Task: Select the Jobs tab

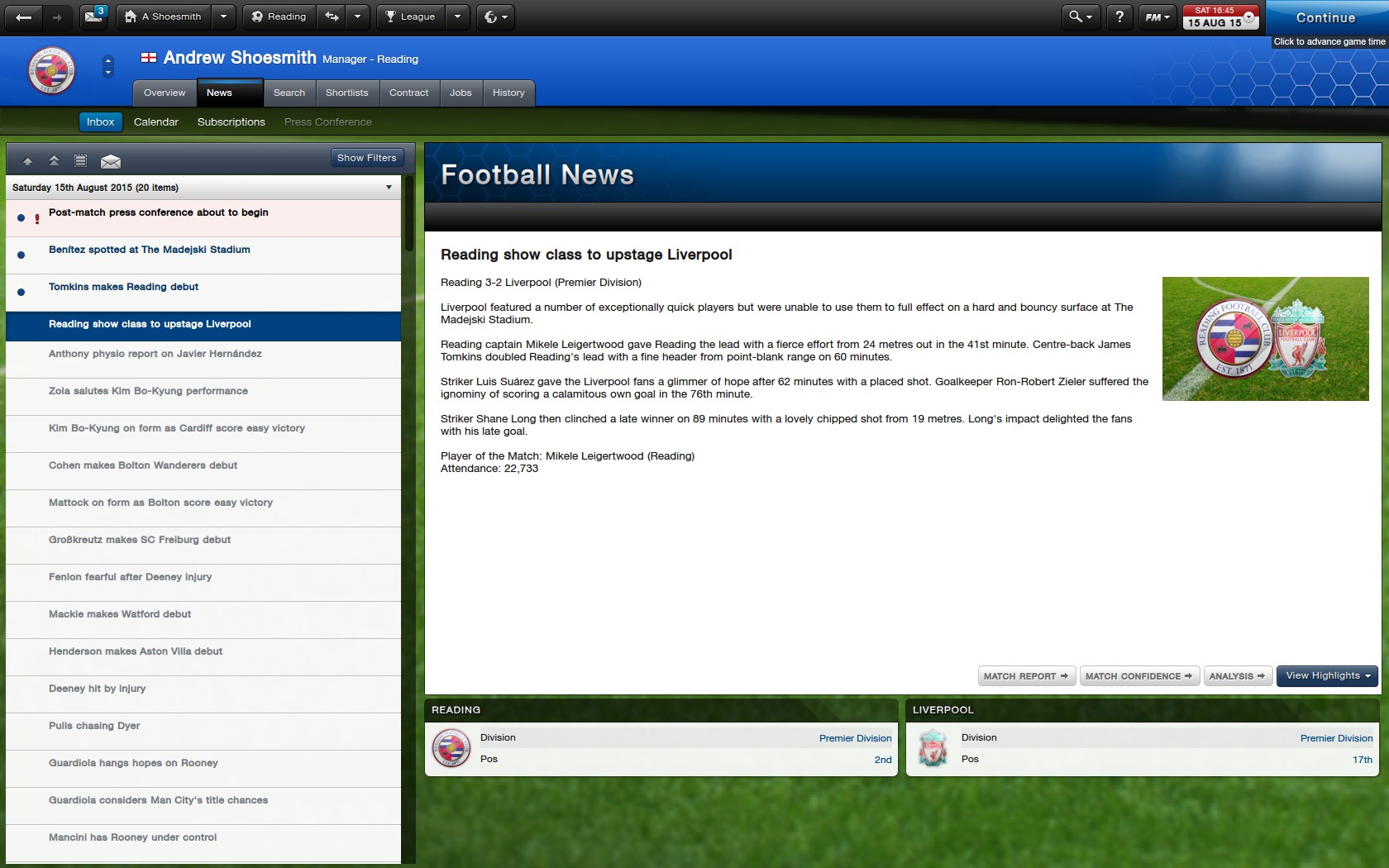Action: click(x=461, y=93)
